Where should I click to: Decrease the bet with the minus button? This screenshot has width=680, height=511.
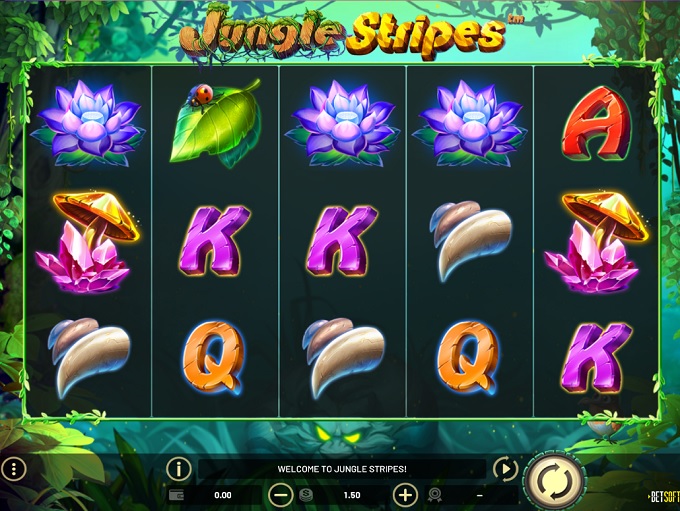pyautogui.click(x=282, y=494)
